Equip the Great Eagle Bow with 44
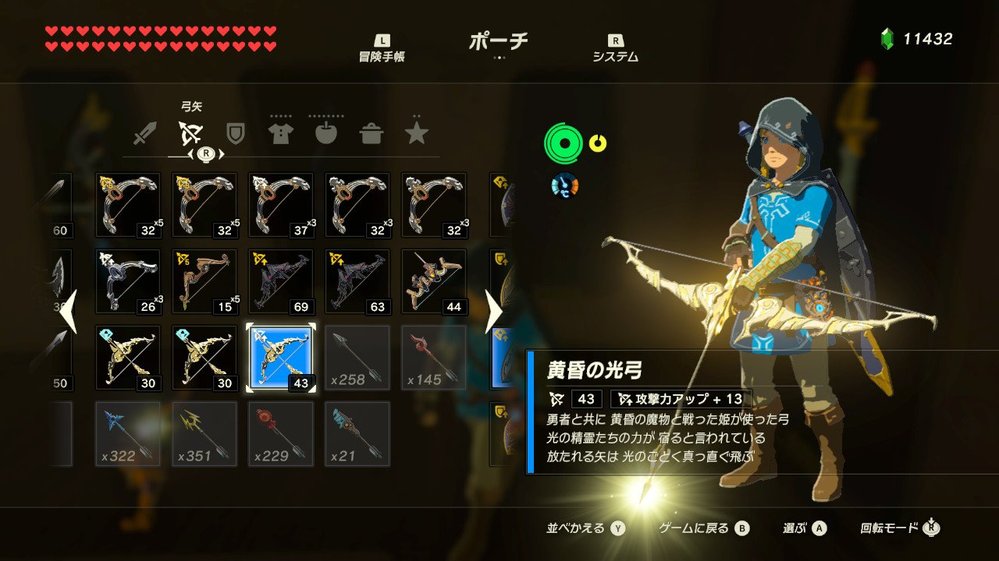 434,281
